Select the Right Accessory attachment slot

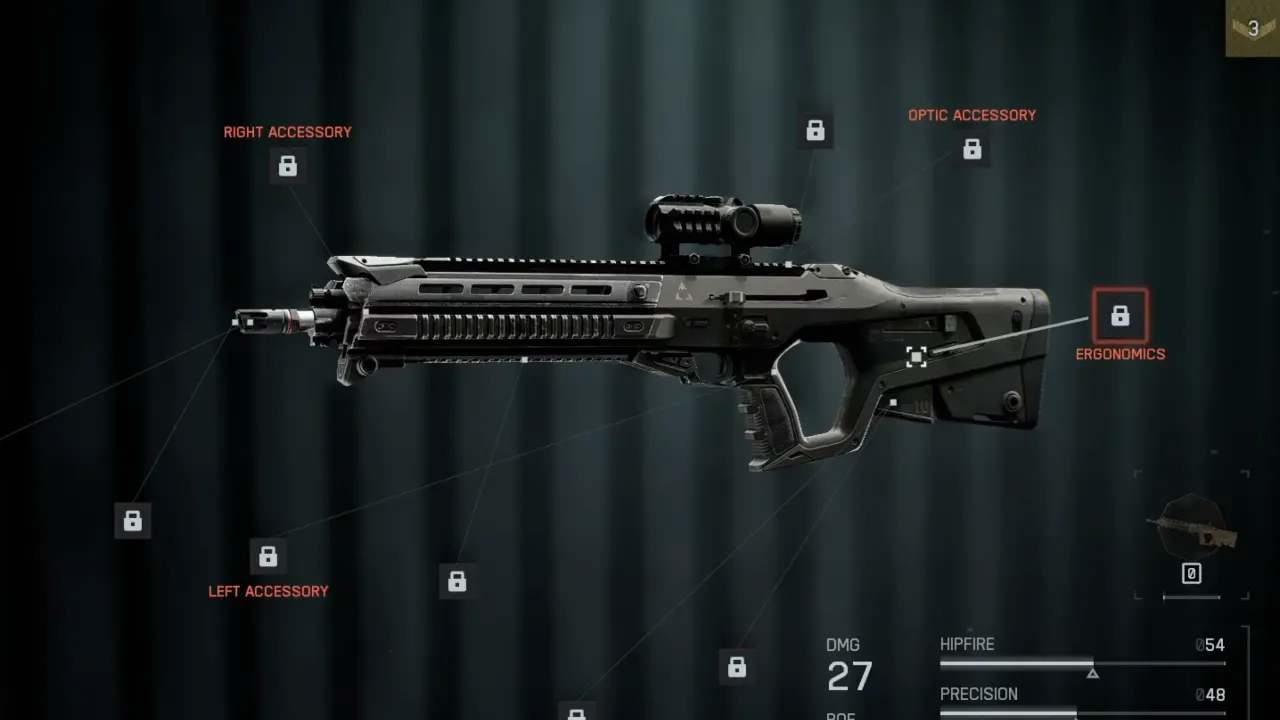tap(288, 166)
